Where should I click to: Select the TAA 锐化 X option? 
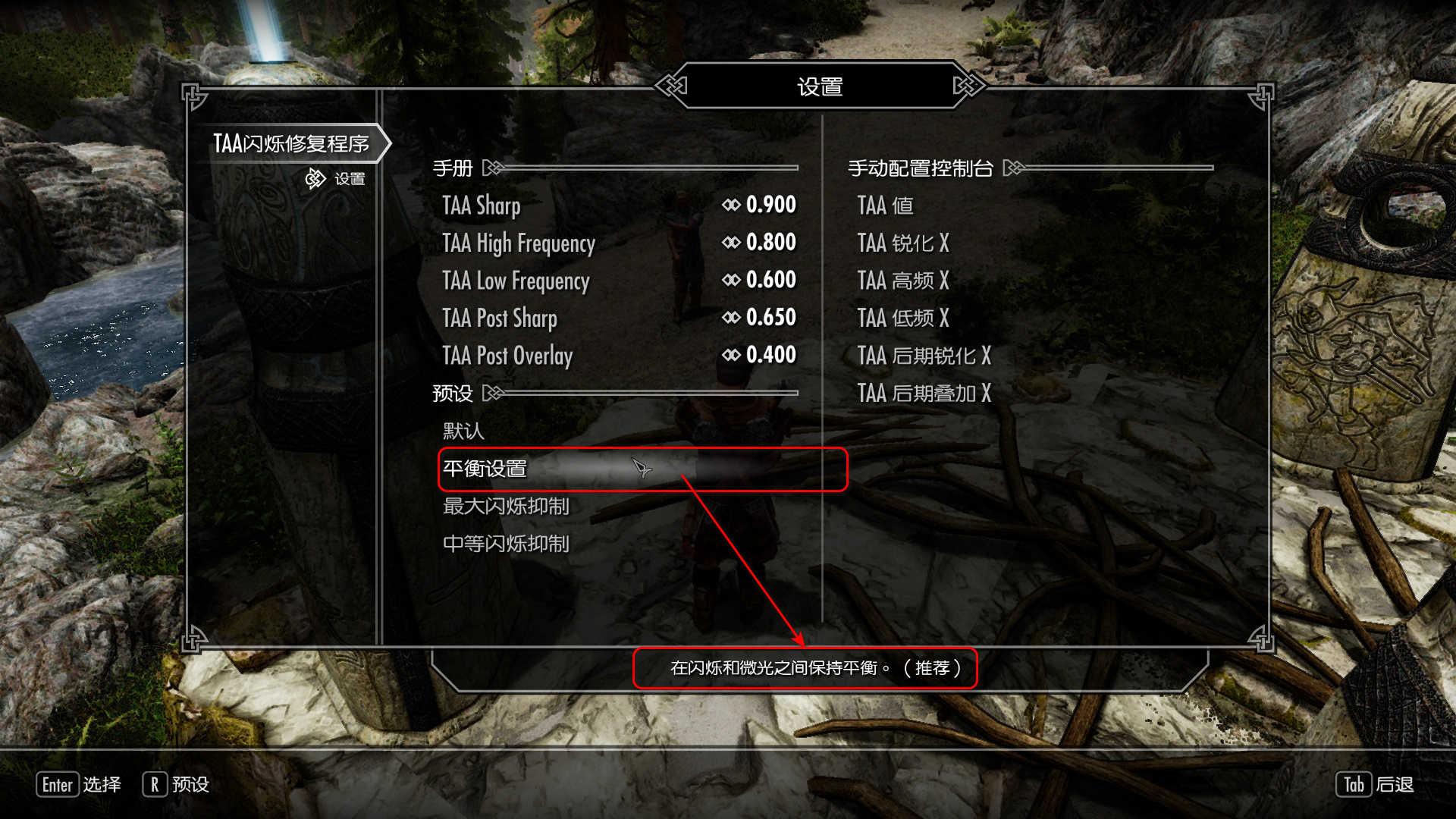click(x=903, y=243)
